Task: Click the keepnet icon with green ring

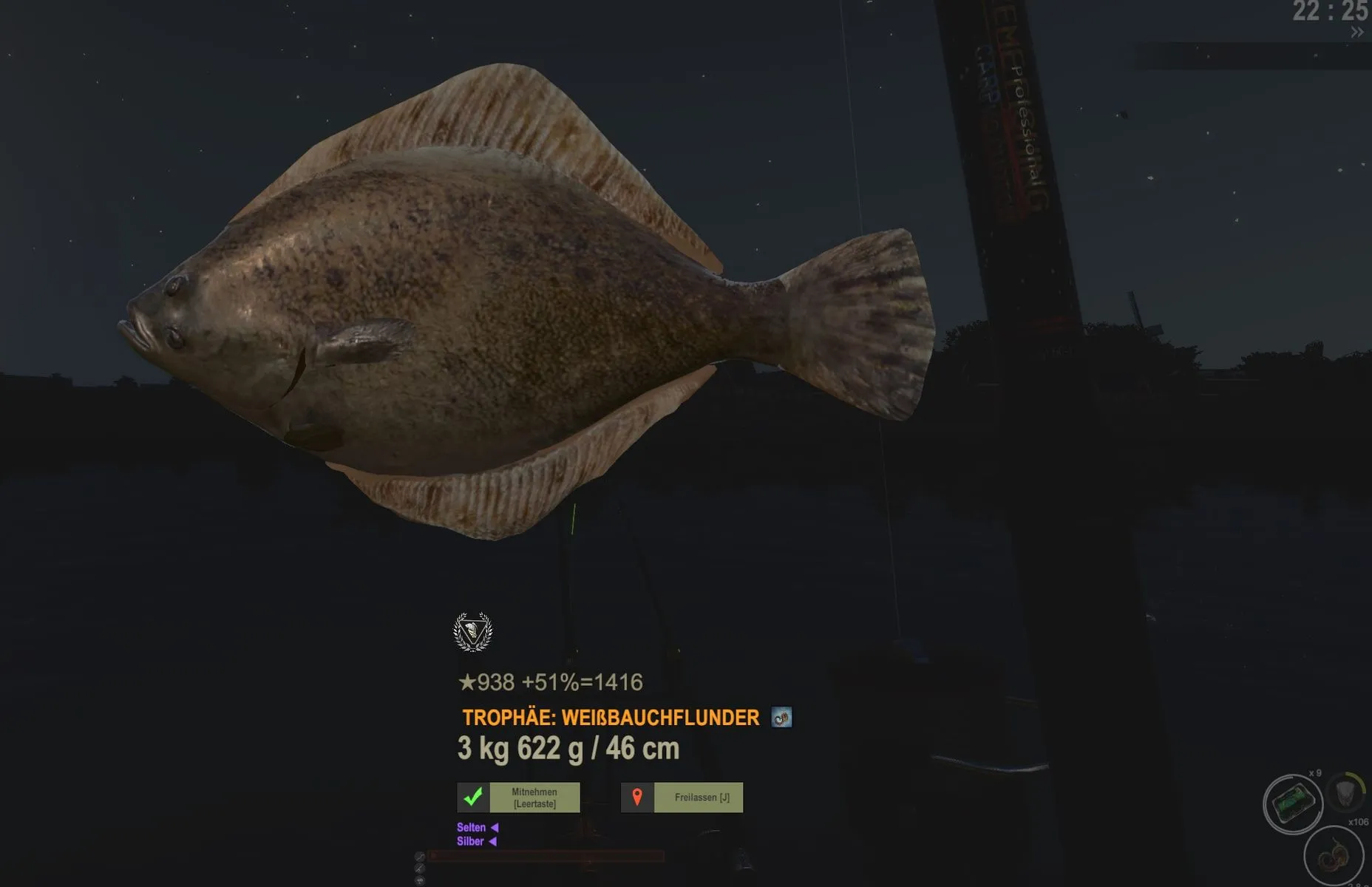Action: (1346, 792)
